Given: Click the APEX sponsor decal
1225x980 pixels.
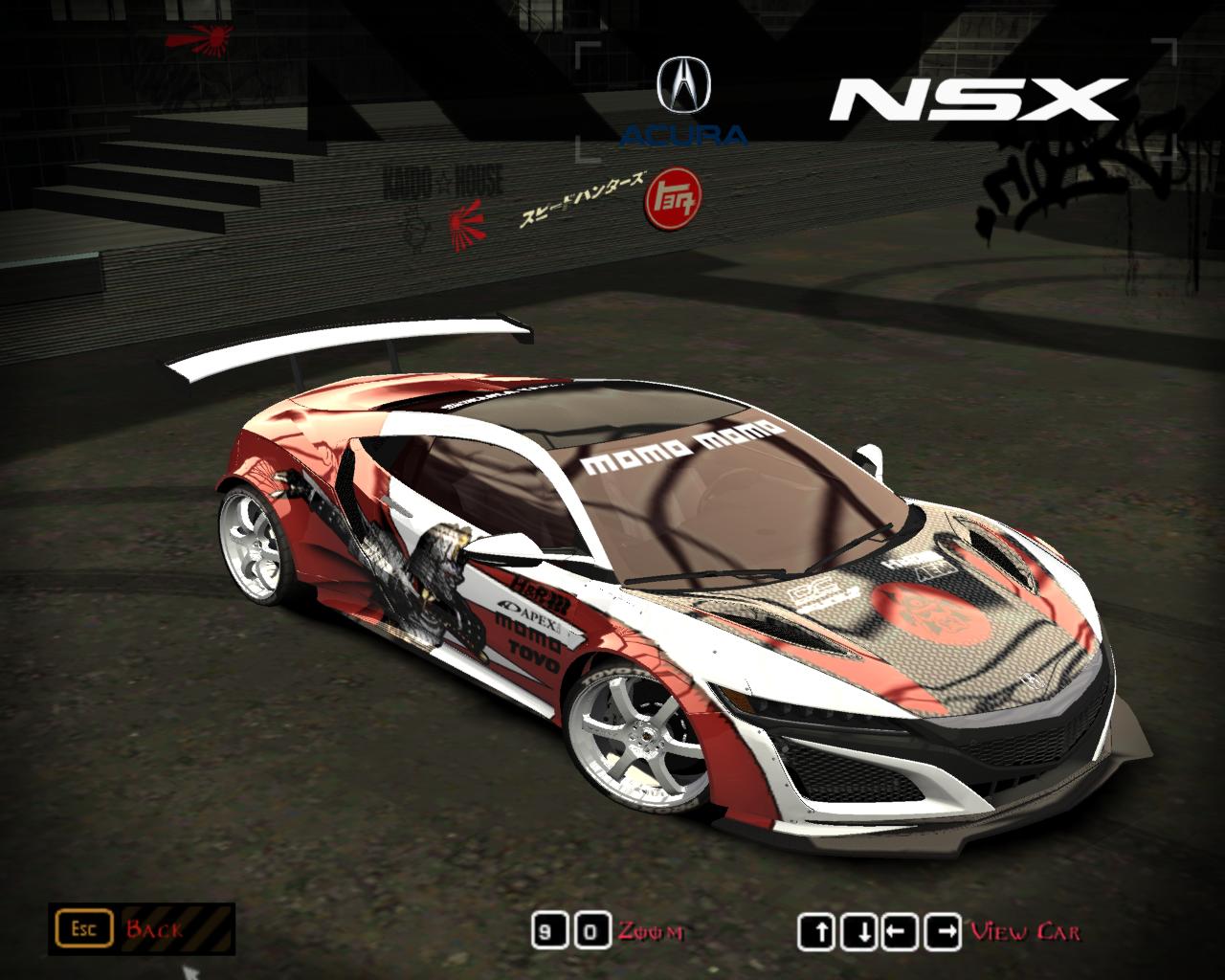Looking at the screenshot, I should (x=527, y=613).
